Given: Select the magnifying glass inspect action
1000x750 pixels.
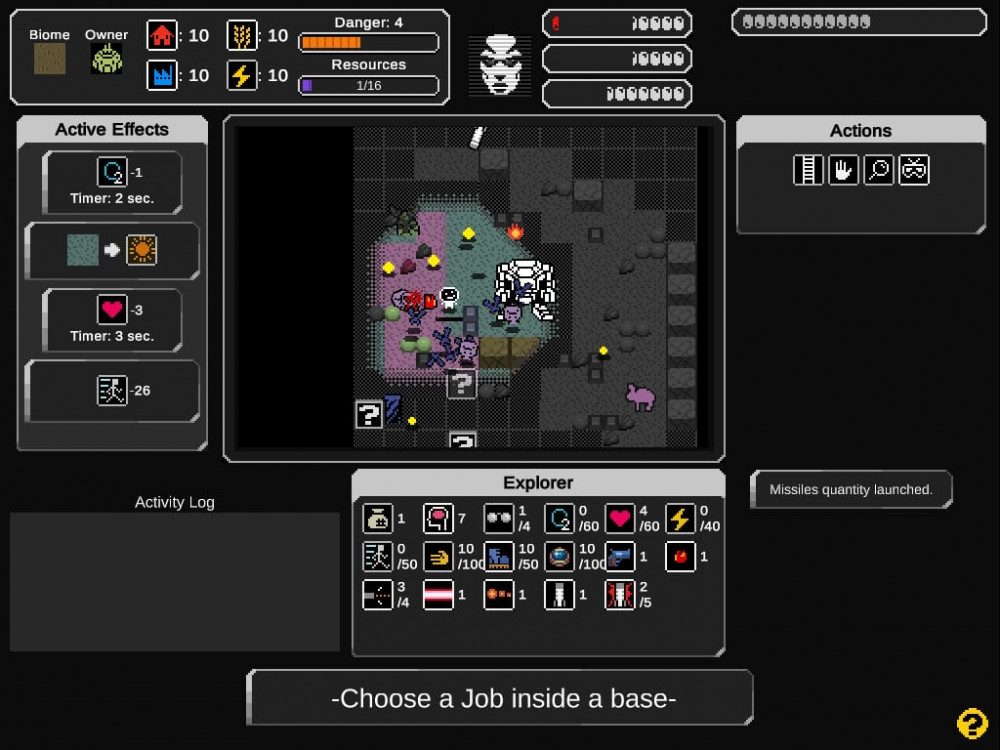Looking at the screenshot, I should (x=878, y=170).
